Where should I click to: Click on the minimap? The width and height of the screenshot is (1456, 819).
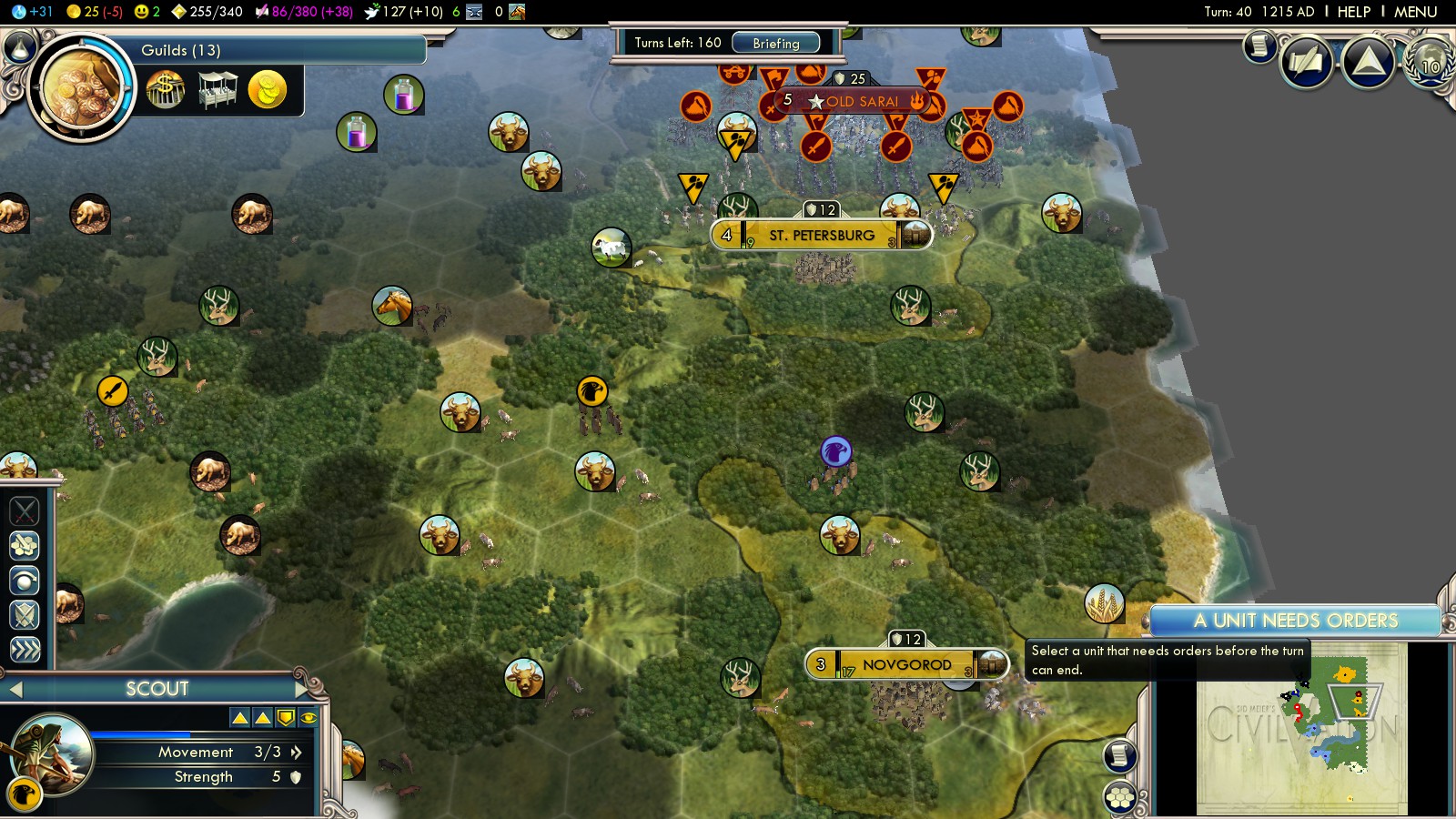coord(1301,728)
